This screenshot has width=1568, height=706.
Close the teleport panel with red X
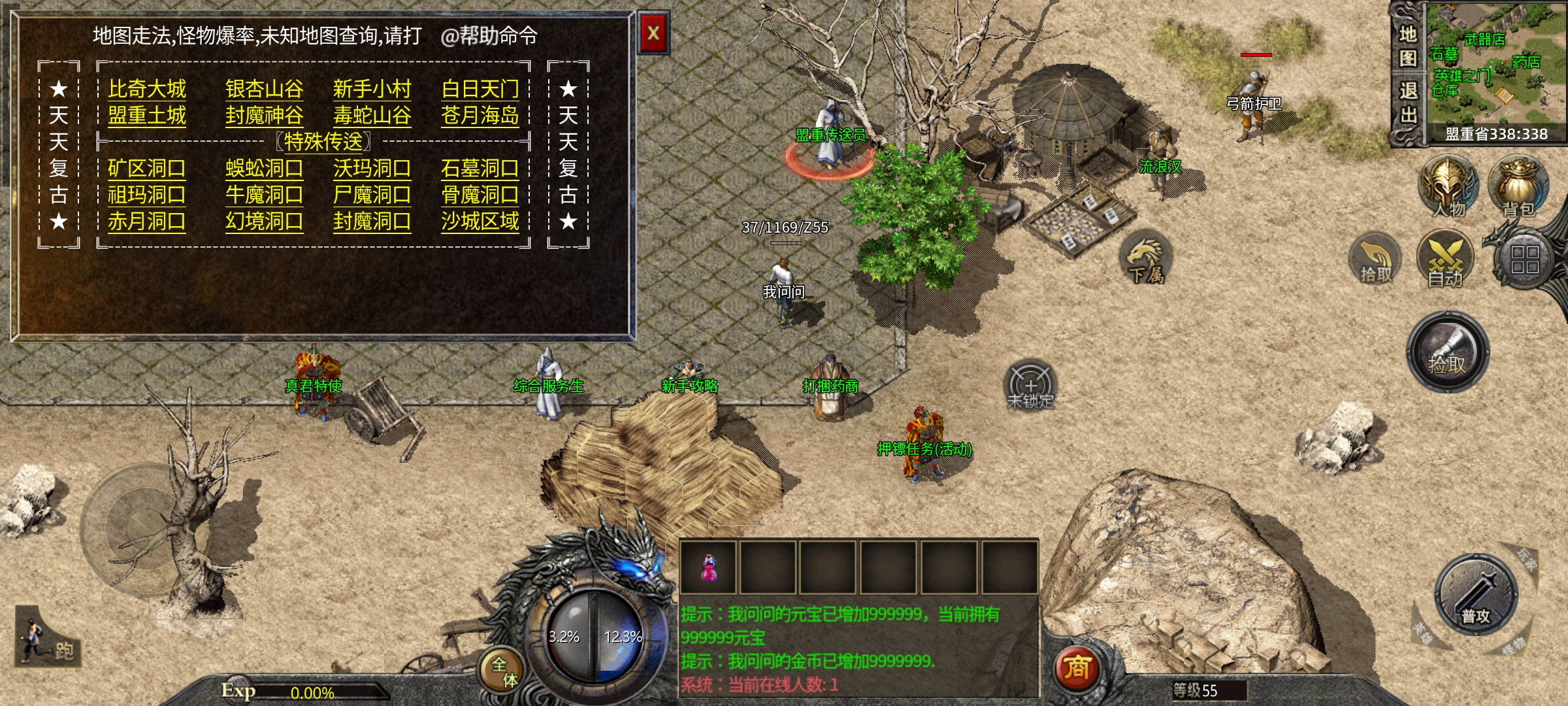point(653,33)
